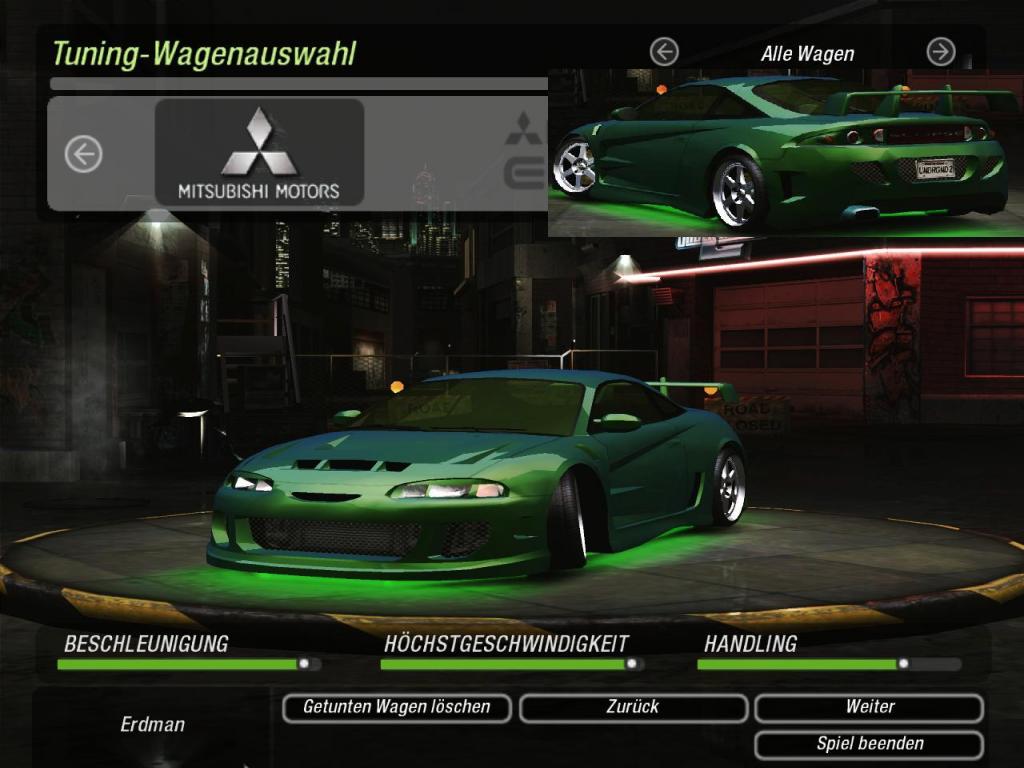This screenshot has width=1024, height=768.
Task: Quit via Spiel beenden
Action: pos(868,745)
